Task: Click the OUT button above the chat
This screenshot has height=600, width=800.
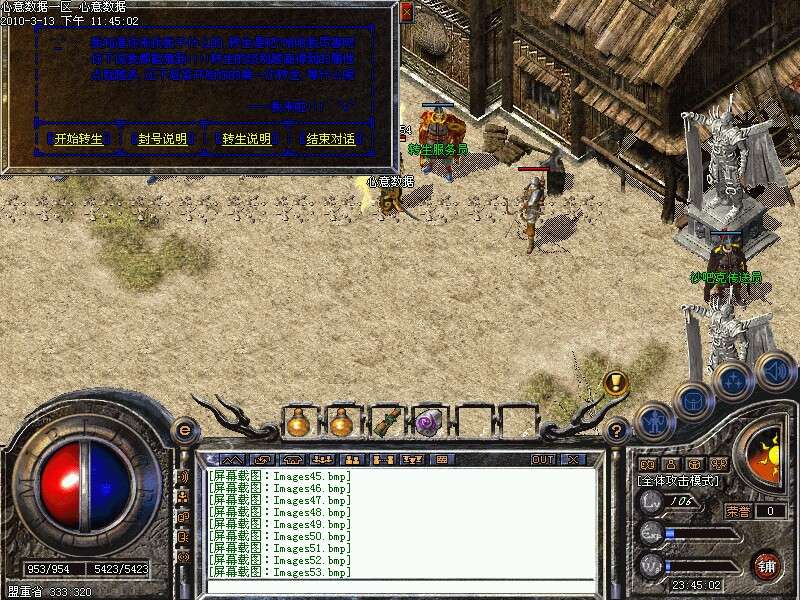Action: [542, 460]
